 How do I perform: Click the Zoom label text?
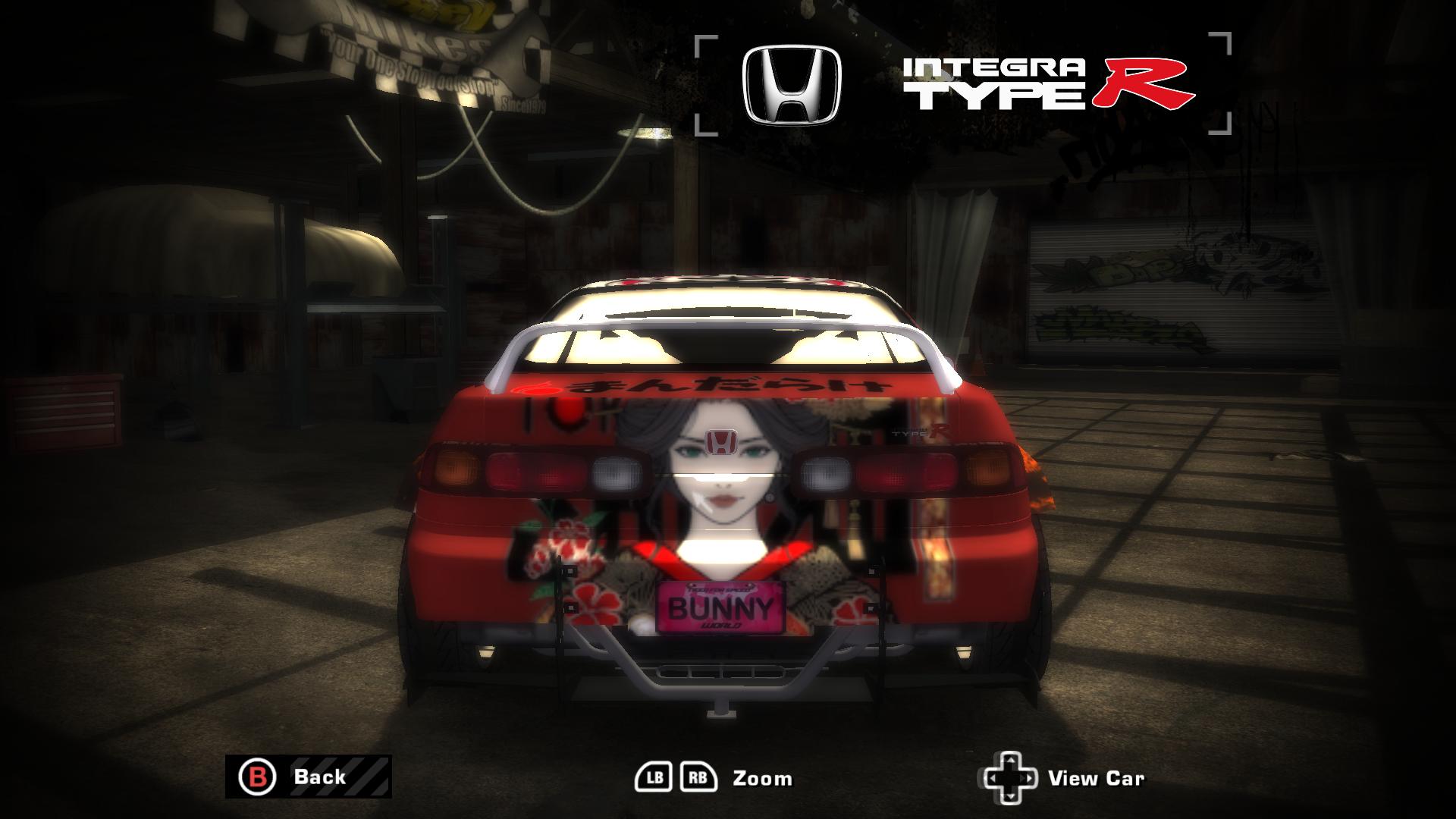pyautogui.click(x=761, y=778)
